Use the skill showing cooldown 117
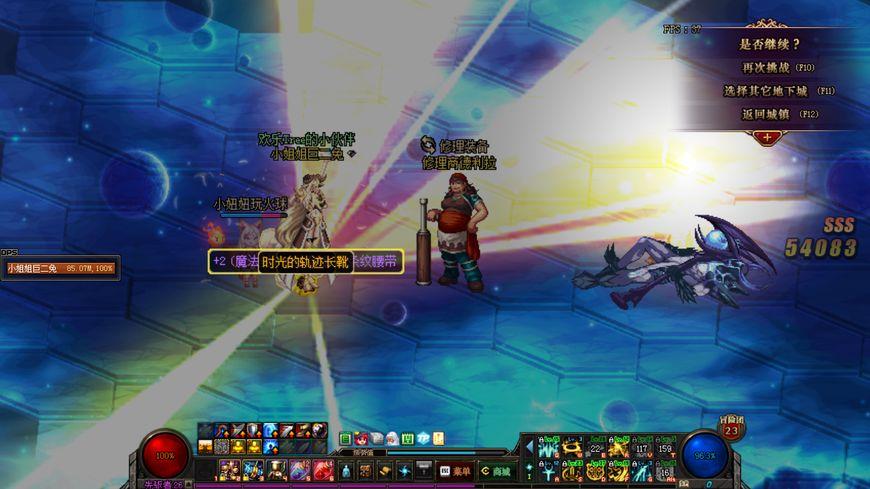870x489 pixels. pyautogui.click(x=640, y=447)
